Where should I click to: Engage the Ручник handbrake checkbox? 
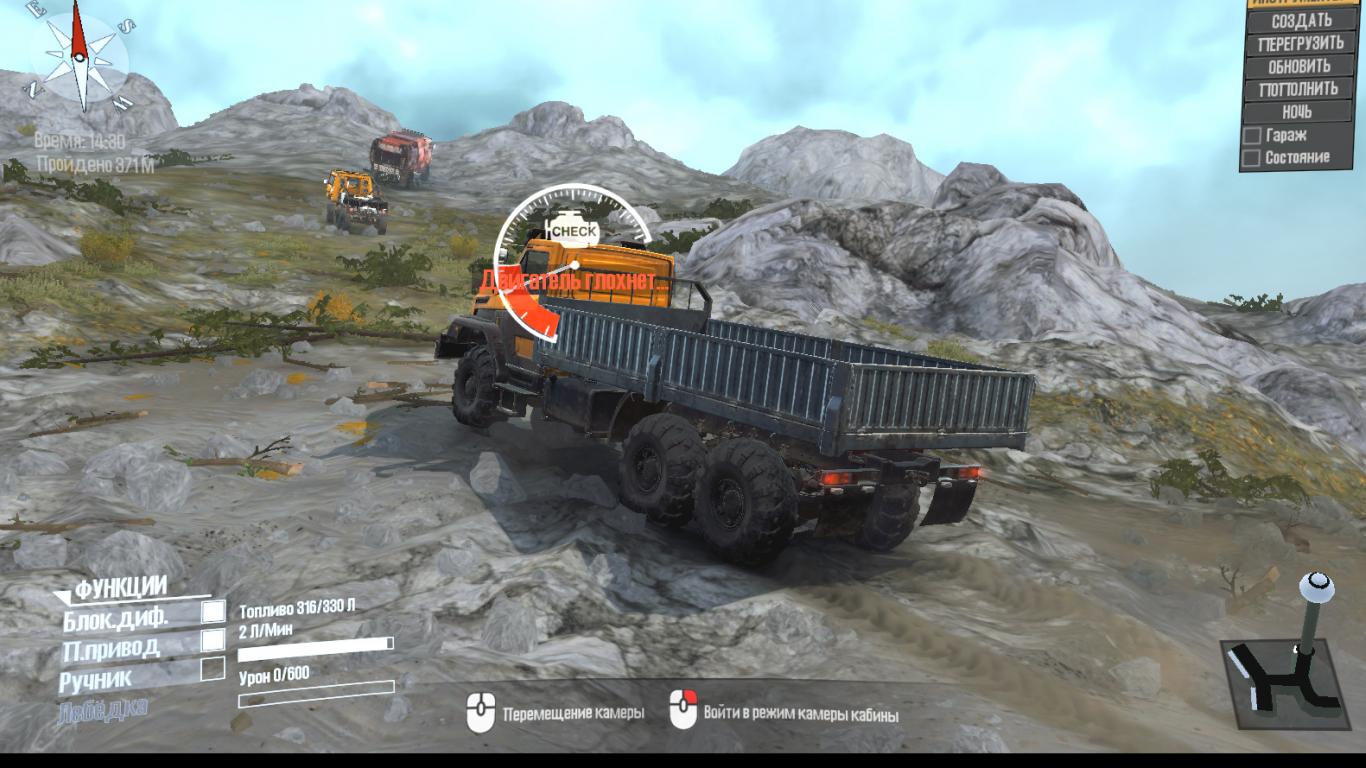213,669
